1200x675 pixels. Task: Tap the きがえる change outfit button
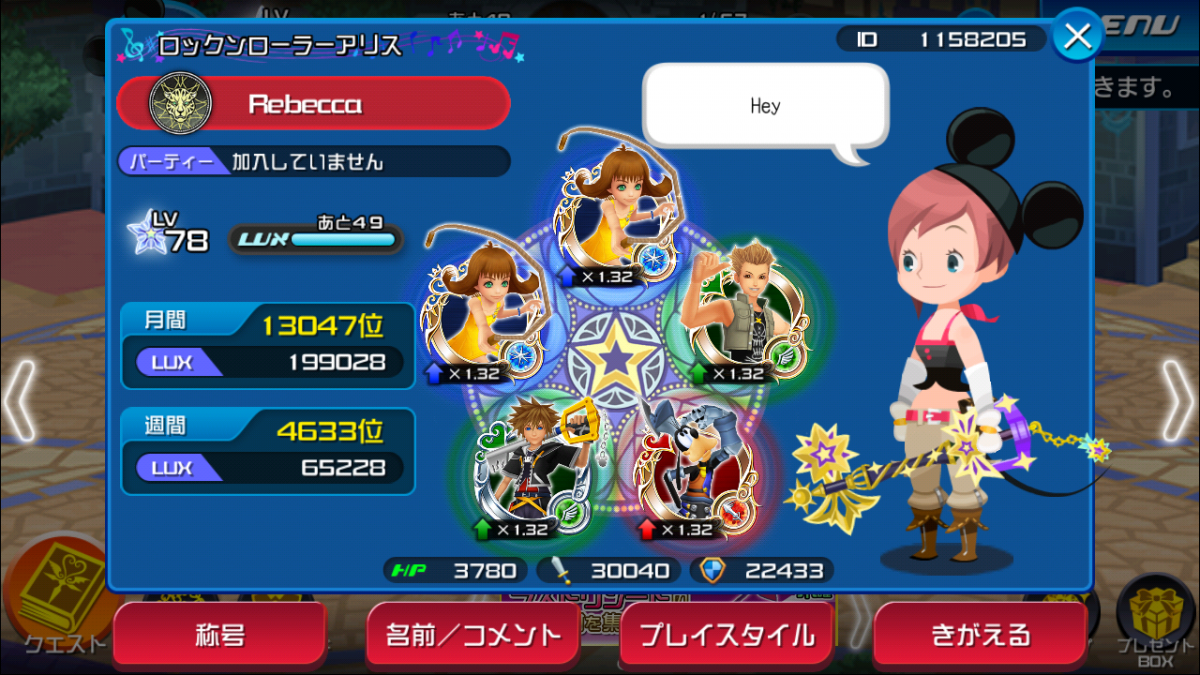980,635
